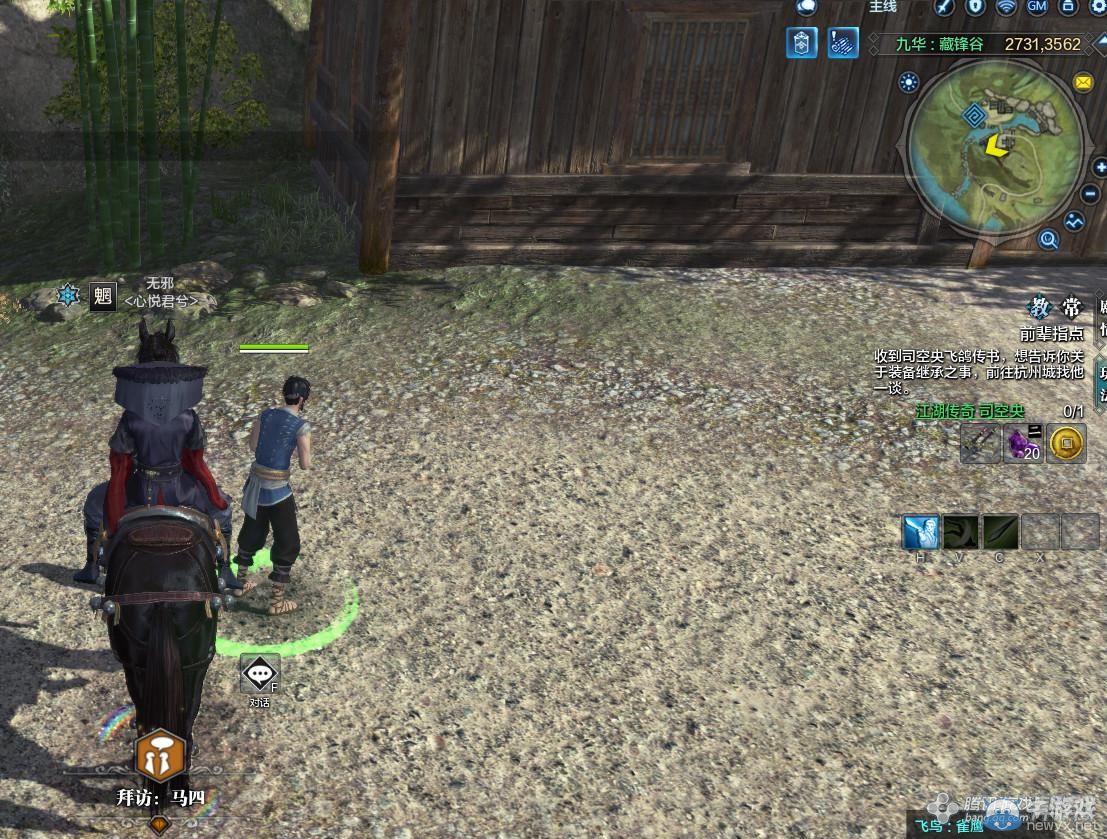Follow the quest link 江湖传奇 司空央
Viewport: 1107px width, 839px height.
point(970,411)
